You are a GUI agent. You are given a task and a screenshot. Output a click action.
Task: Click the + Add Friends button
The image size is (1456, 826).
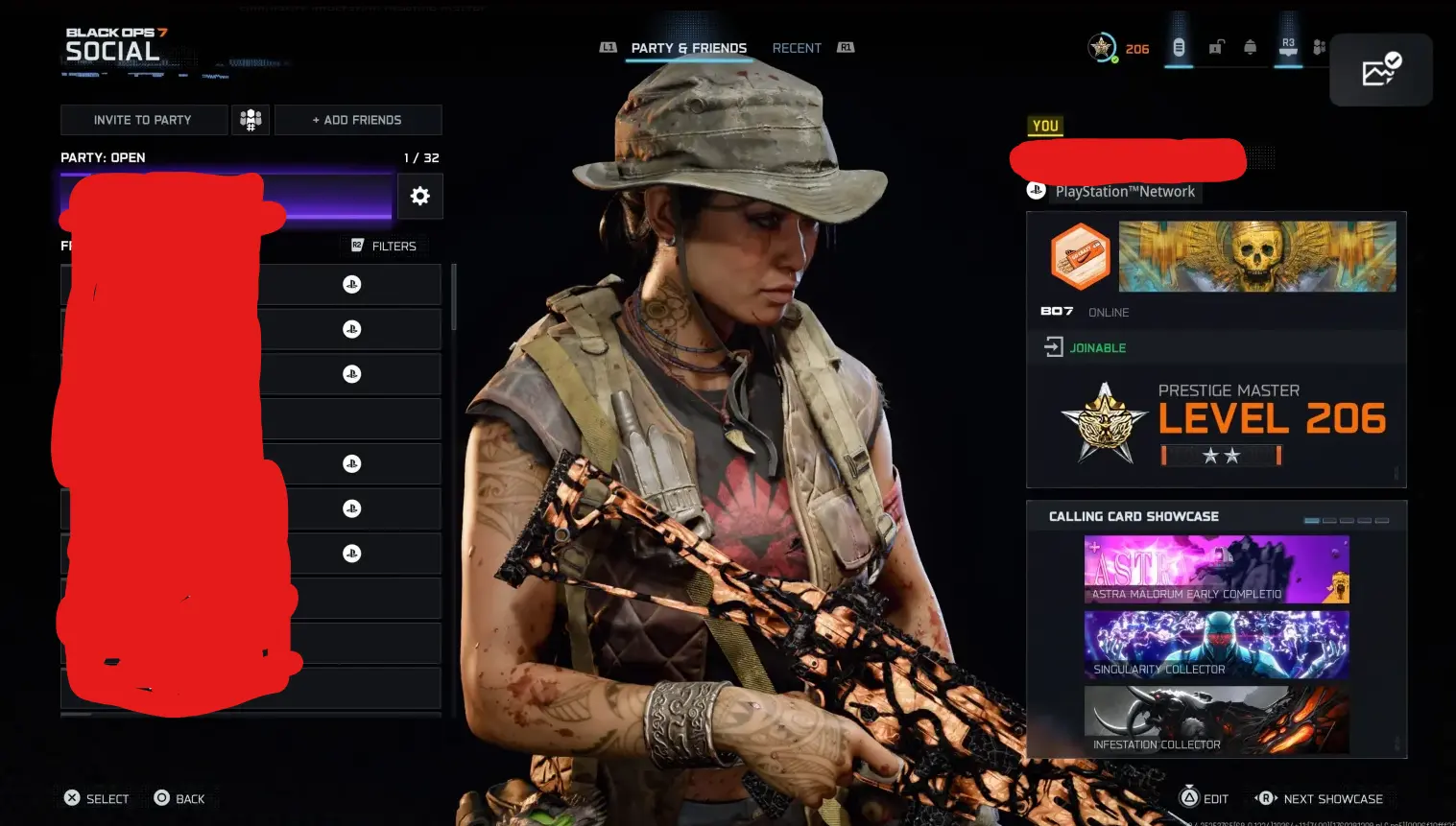[x=358, y=119]
